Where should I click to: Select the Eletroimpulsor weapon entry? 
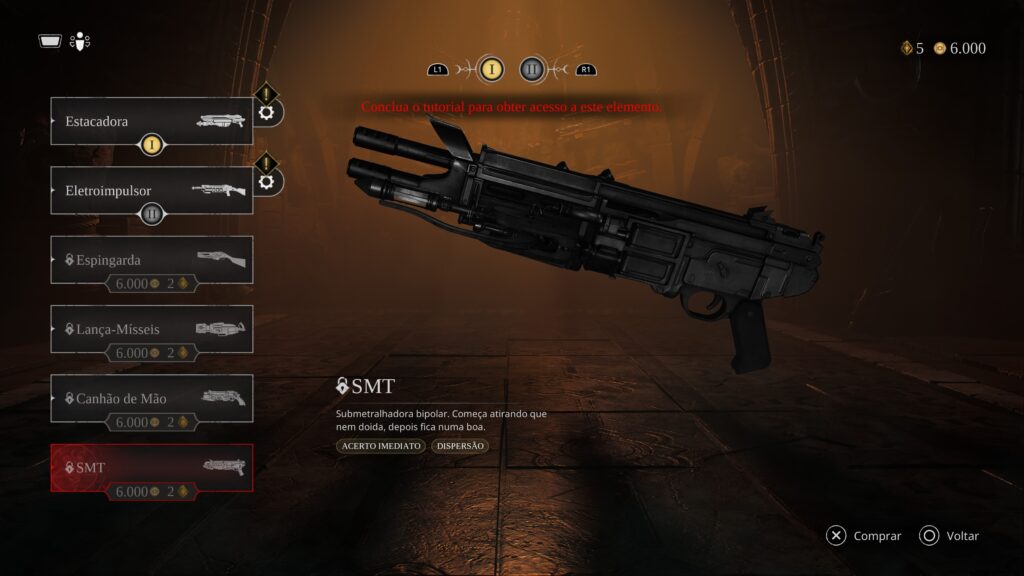tap(150, 189)
